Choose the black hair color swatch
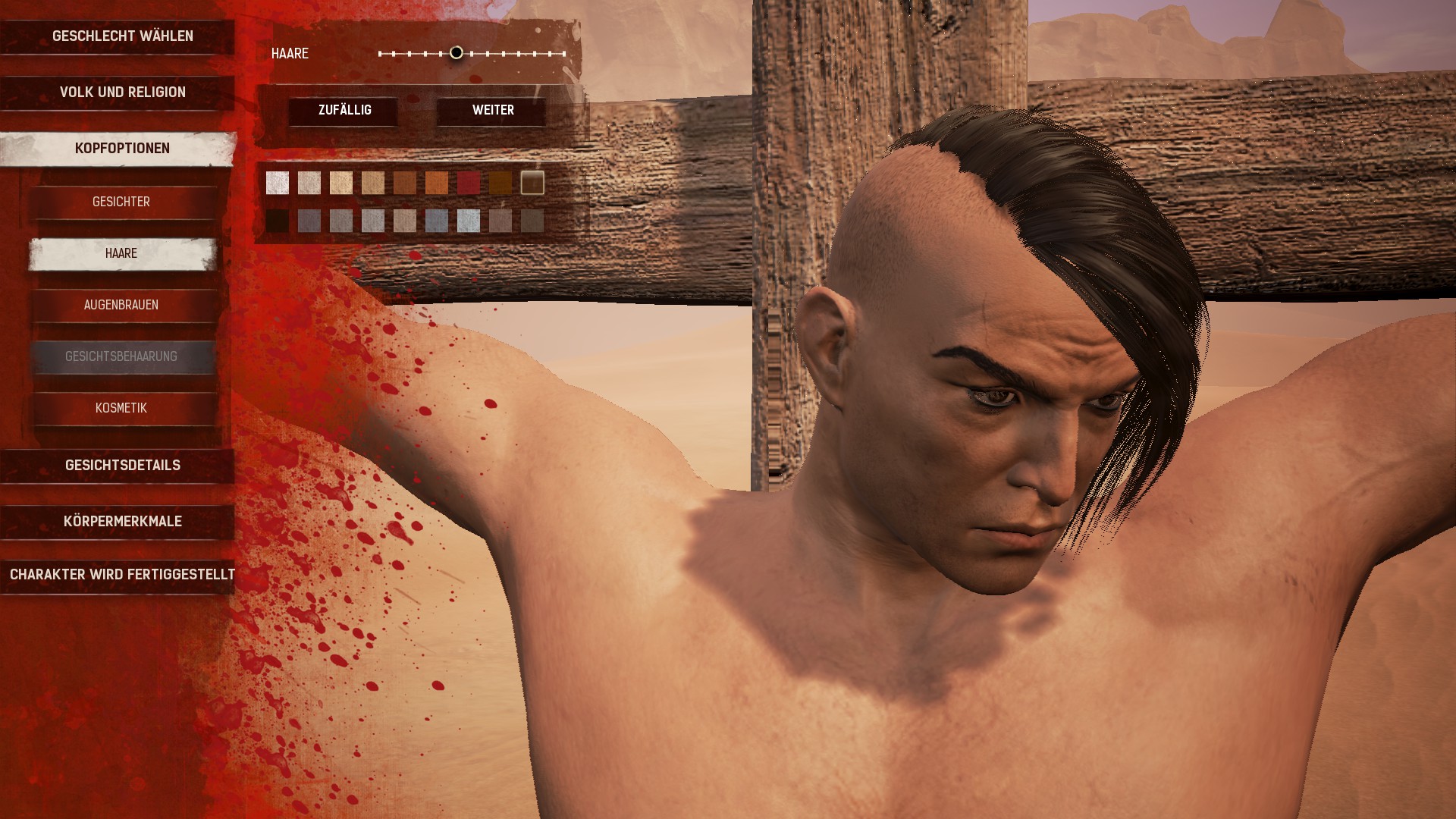1456x819 pixels. [x=278, y=221]
